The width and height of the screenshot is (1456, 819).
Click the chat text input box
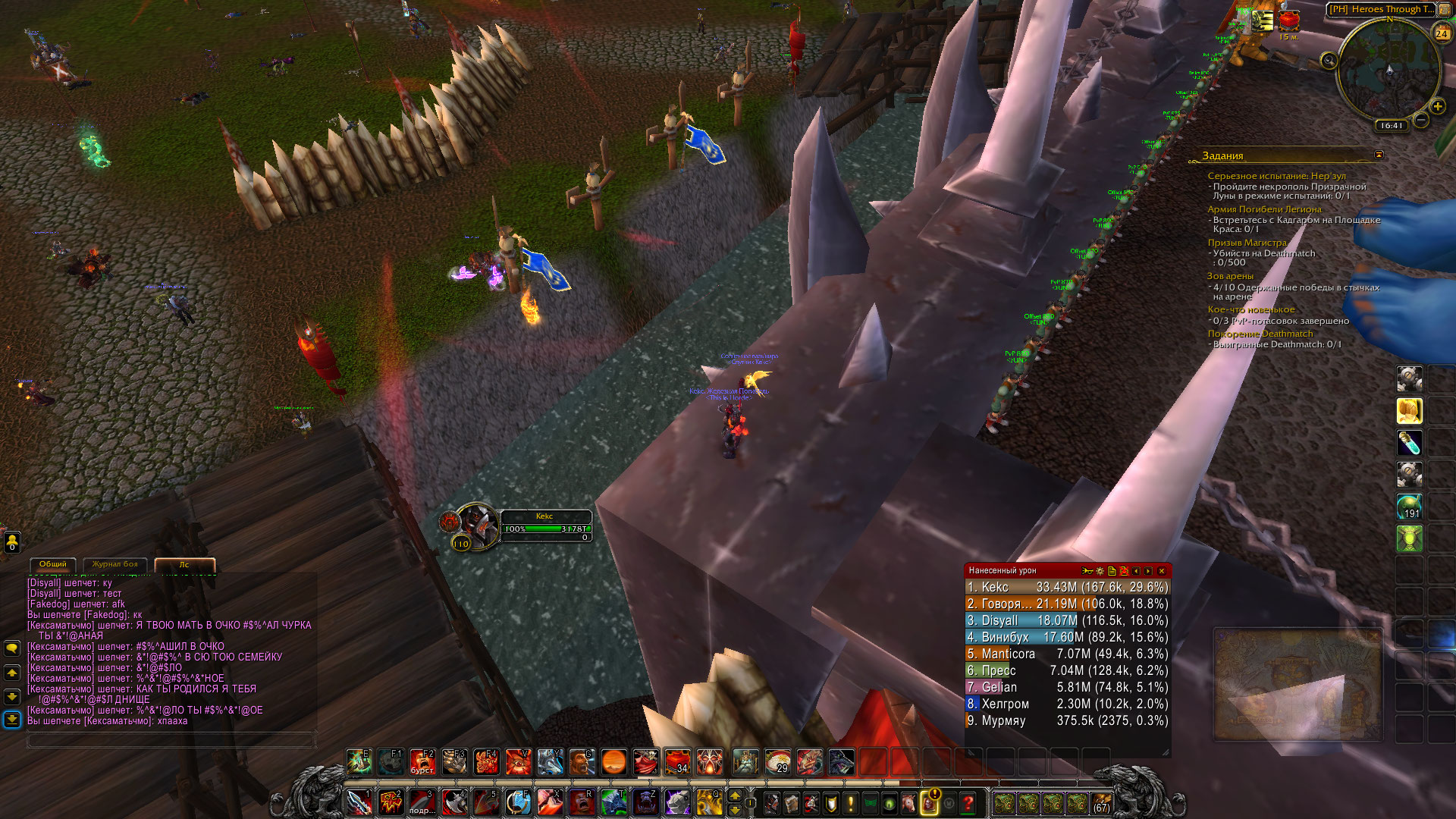click(x=171, y=739)
